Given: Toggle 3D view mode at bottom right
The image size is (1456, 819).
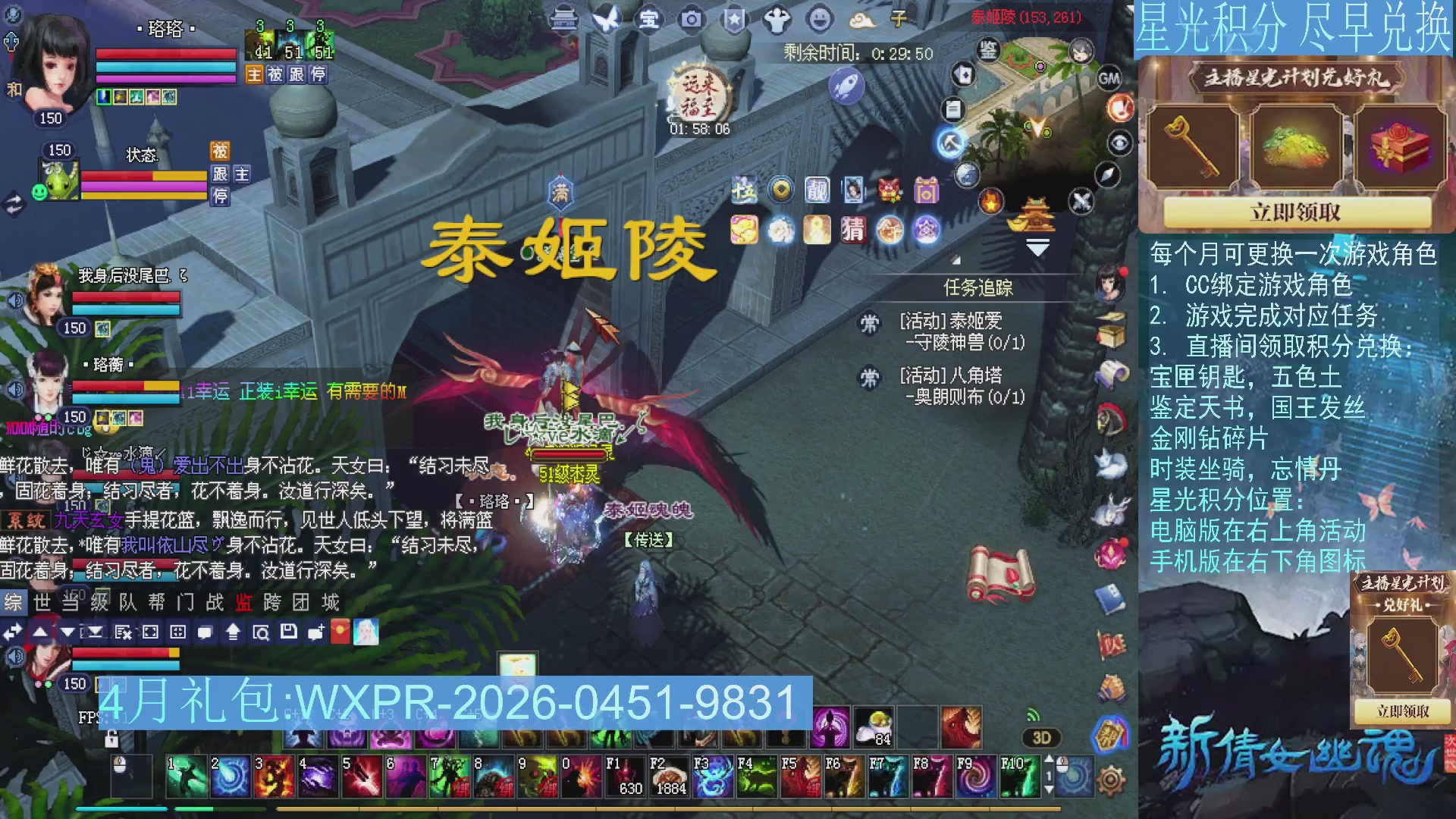Looking at the screenshot, I should [x=1040, y=739].
